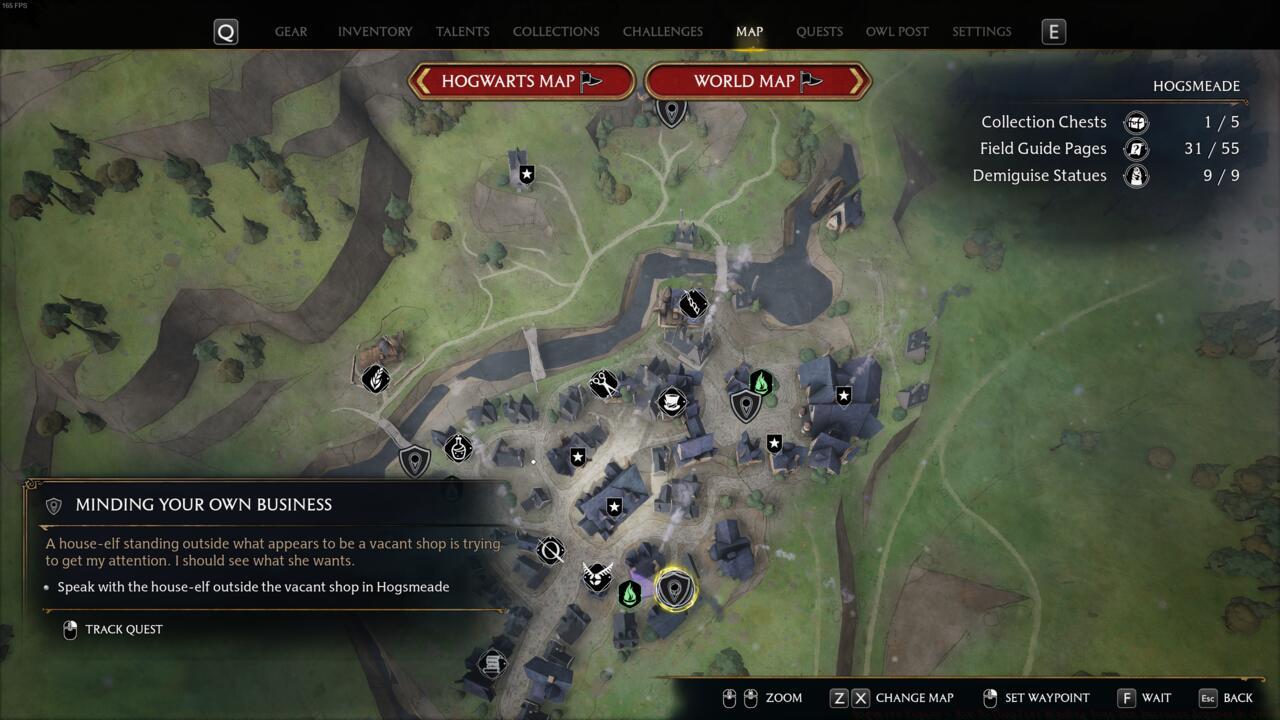Open the Challenges tab
The image size is (1280, 720).
point(662,31)
